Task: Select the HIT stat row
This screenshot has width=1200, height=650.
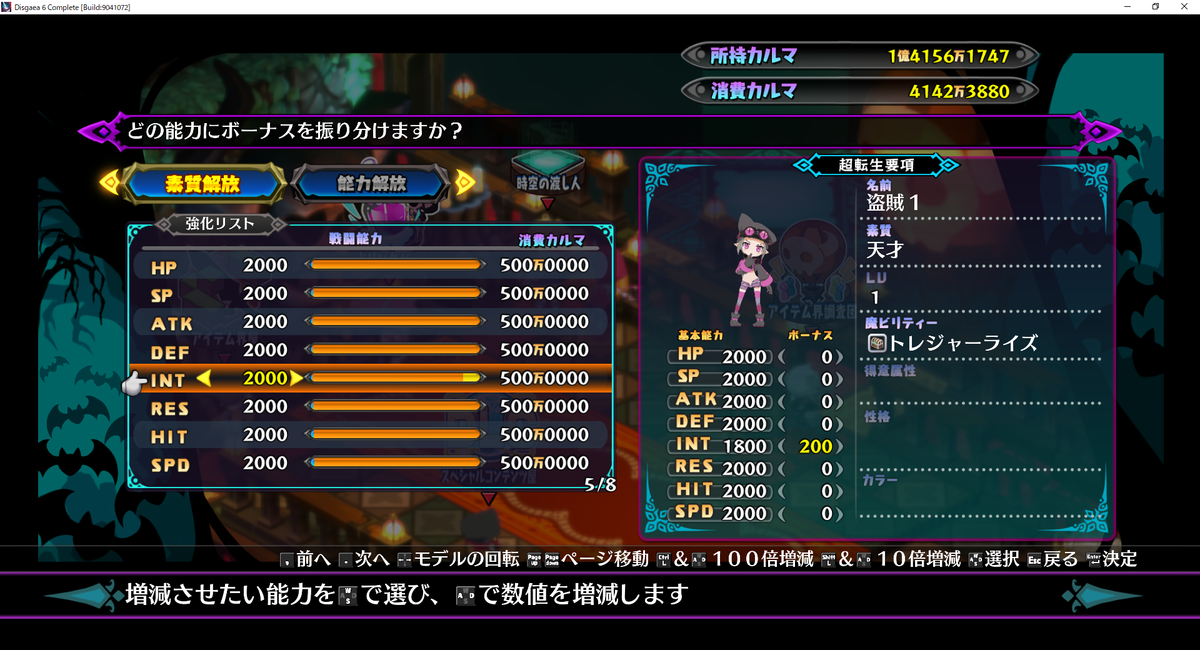Action: 370,435
